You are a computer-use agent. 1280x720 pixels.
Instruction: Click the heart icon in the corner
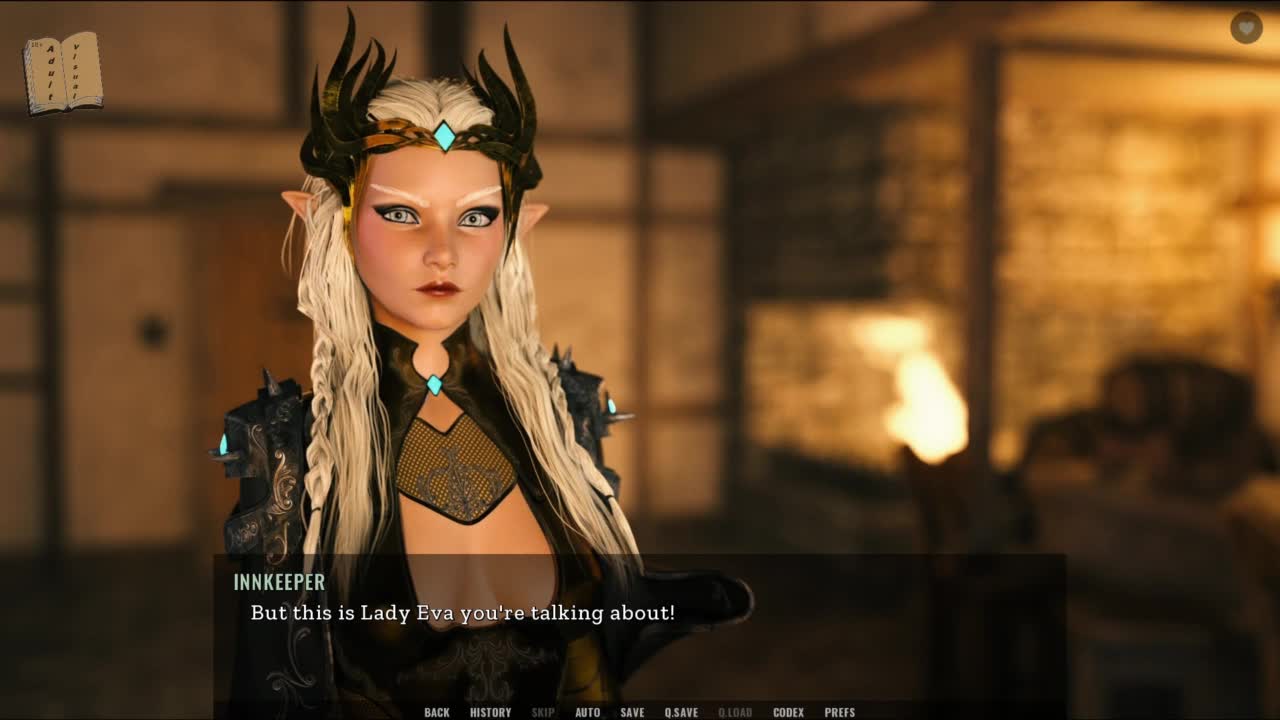click(x=1246, y=28)
